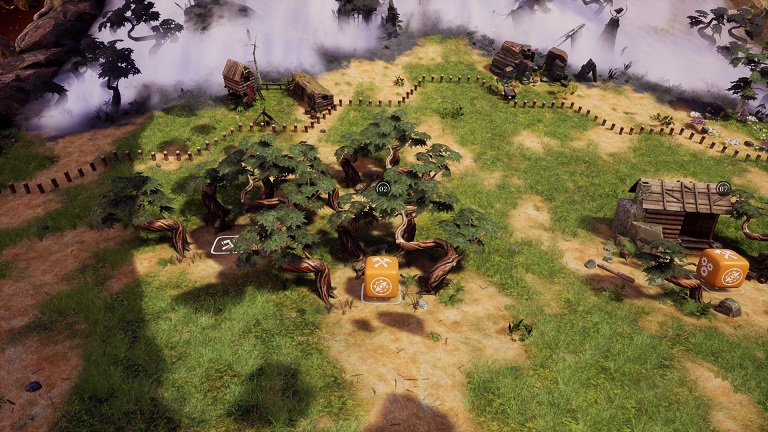Choose the 07 marker on the hut roof

(x=723, y=187)
